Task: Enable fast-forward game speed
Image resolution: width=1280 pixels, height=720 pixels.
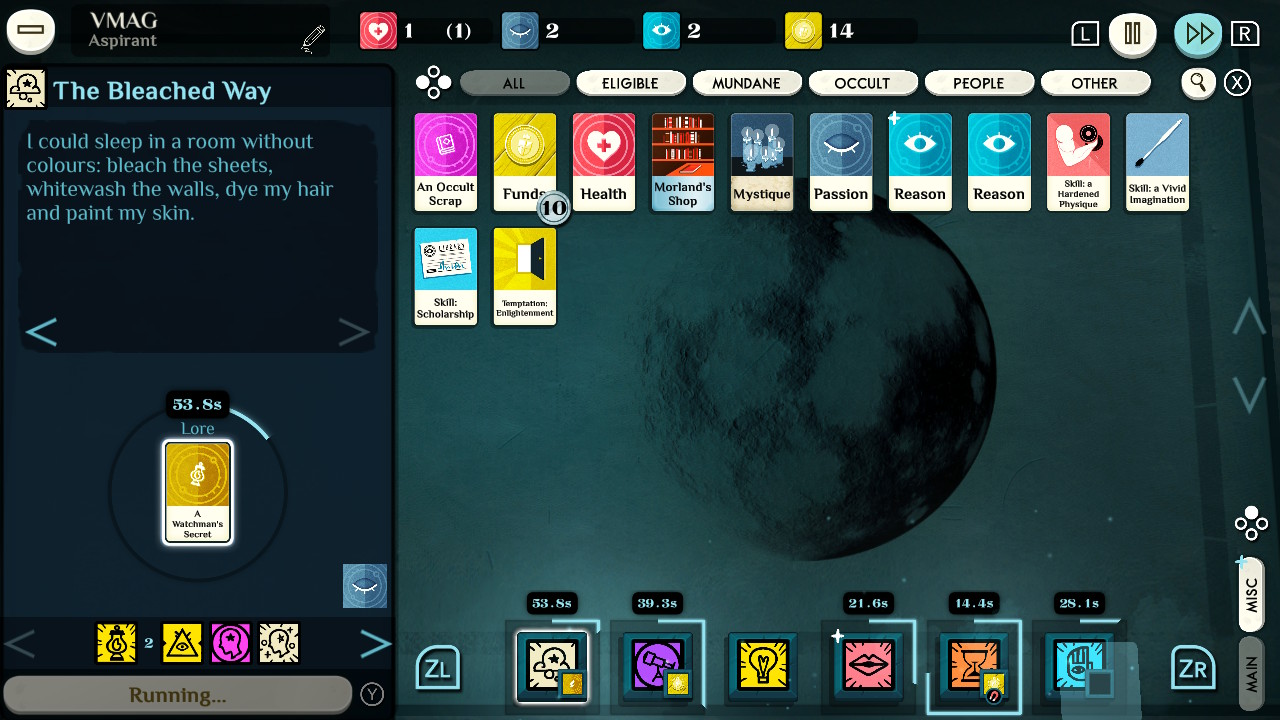Action: click(1198, 33)
